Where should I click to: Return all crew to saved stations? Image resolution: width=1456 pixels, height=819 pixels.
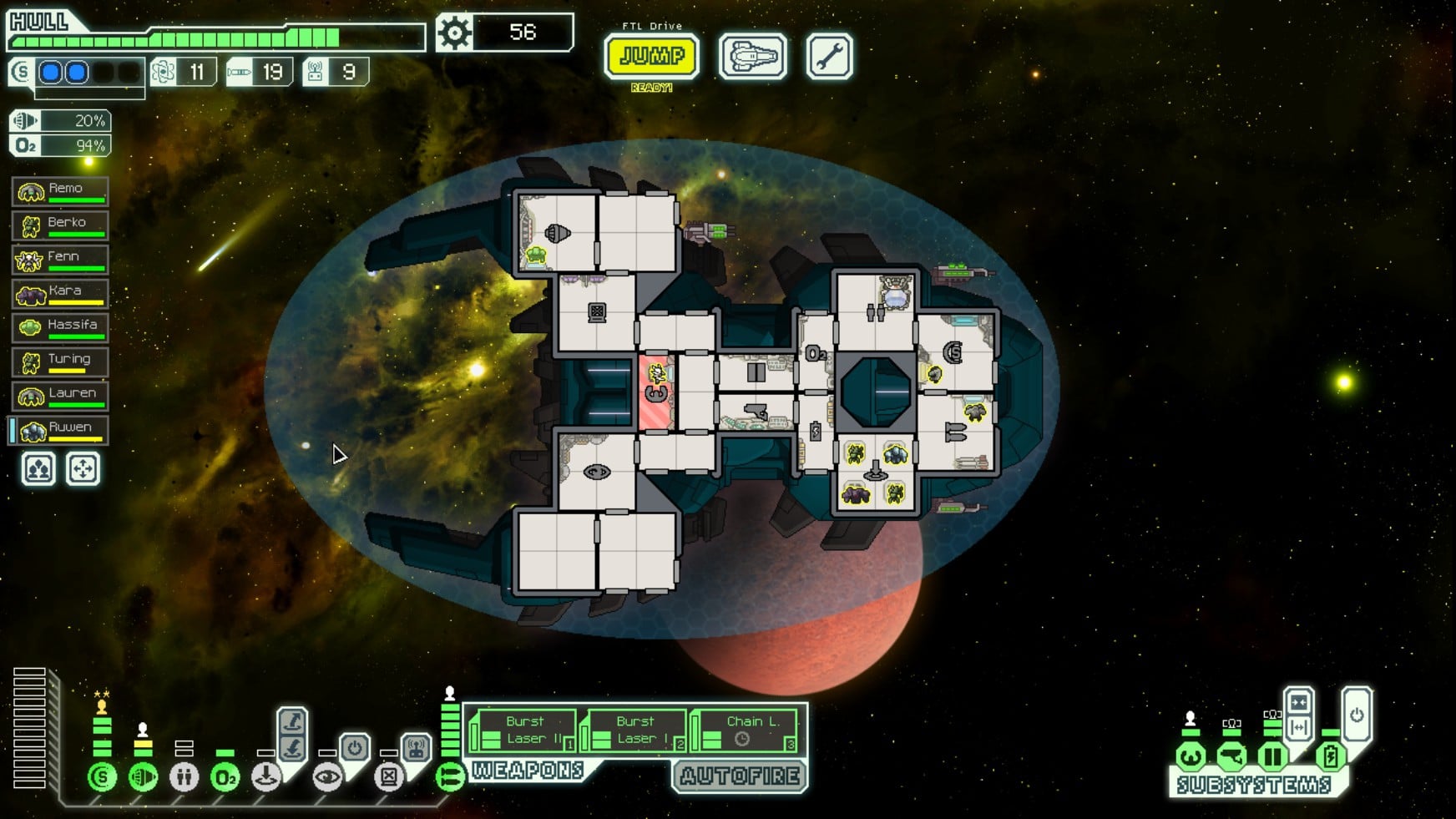click(83, 469)
